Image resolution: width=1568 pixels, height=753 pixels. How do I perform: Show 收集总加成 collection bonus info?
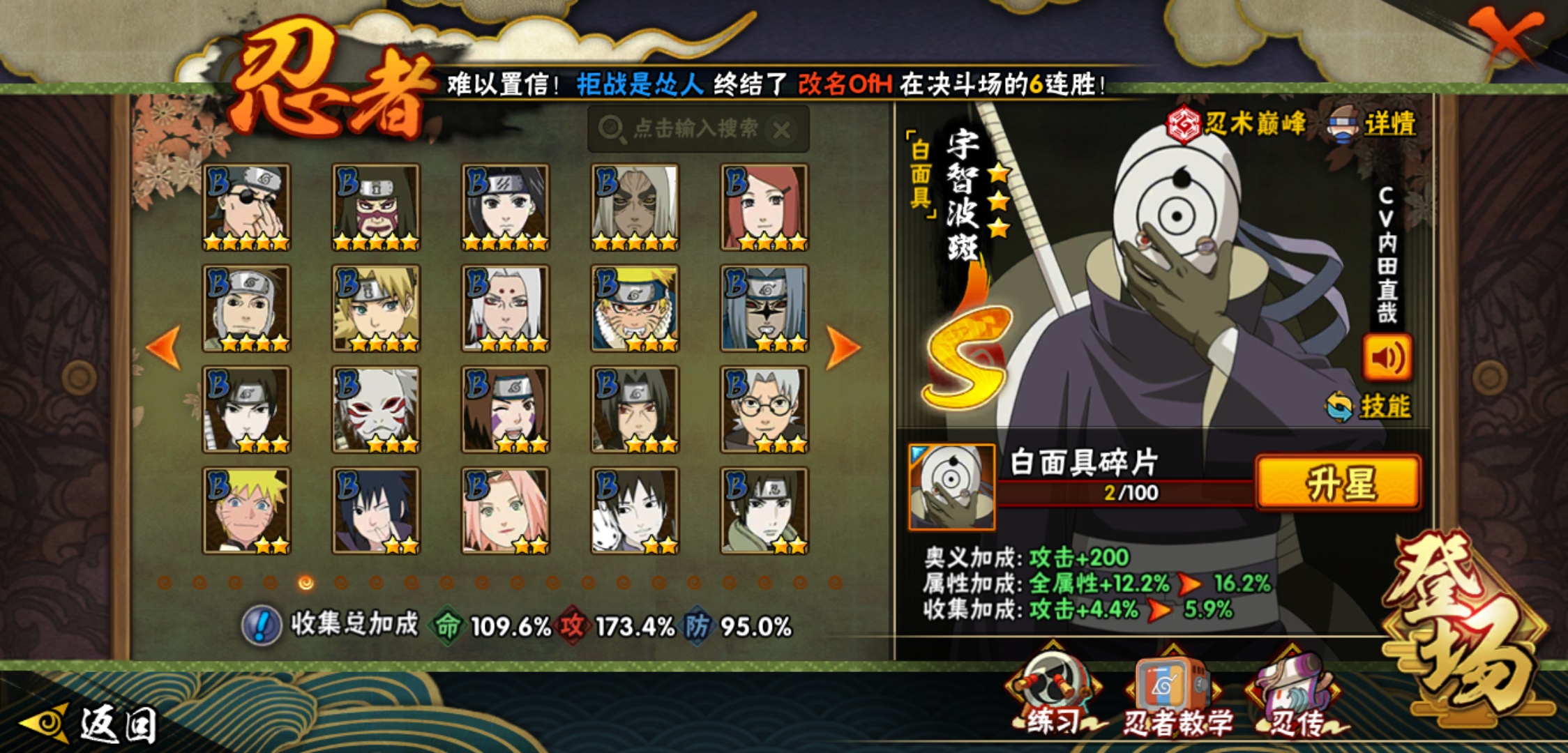(262, 625)
